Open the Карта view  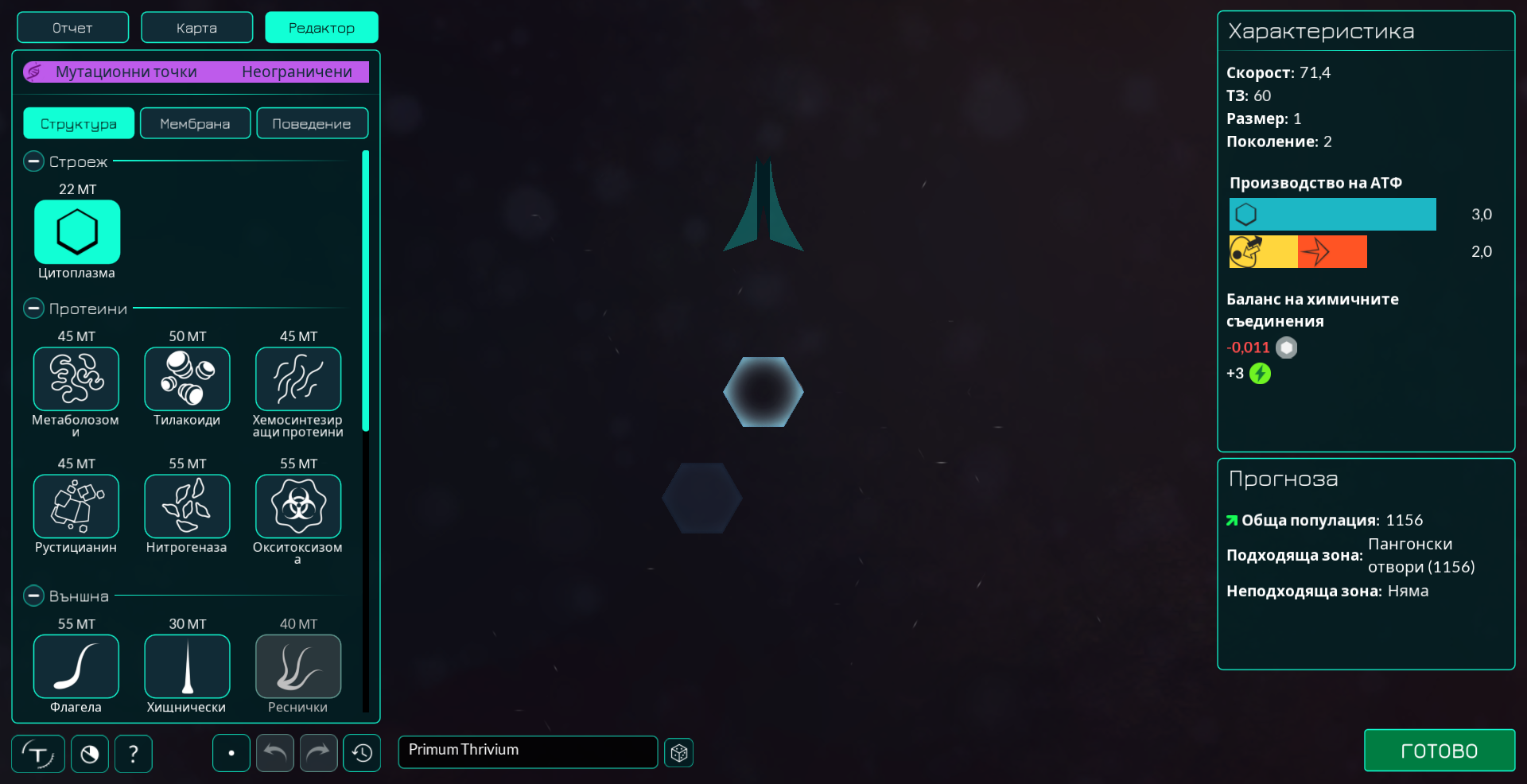[196, 27]
